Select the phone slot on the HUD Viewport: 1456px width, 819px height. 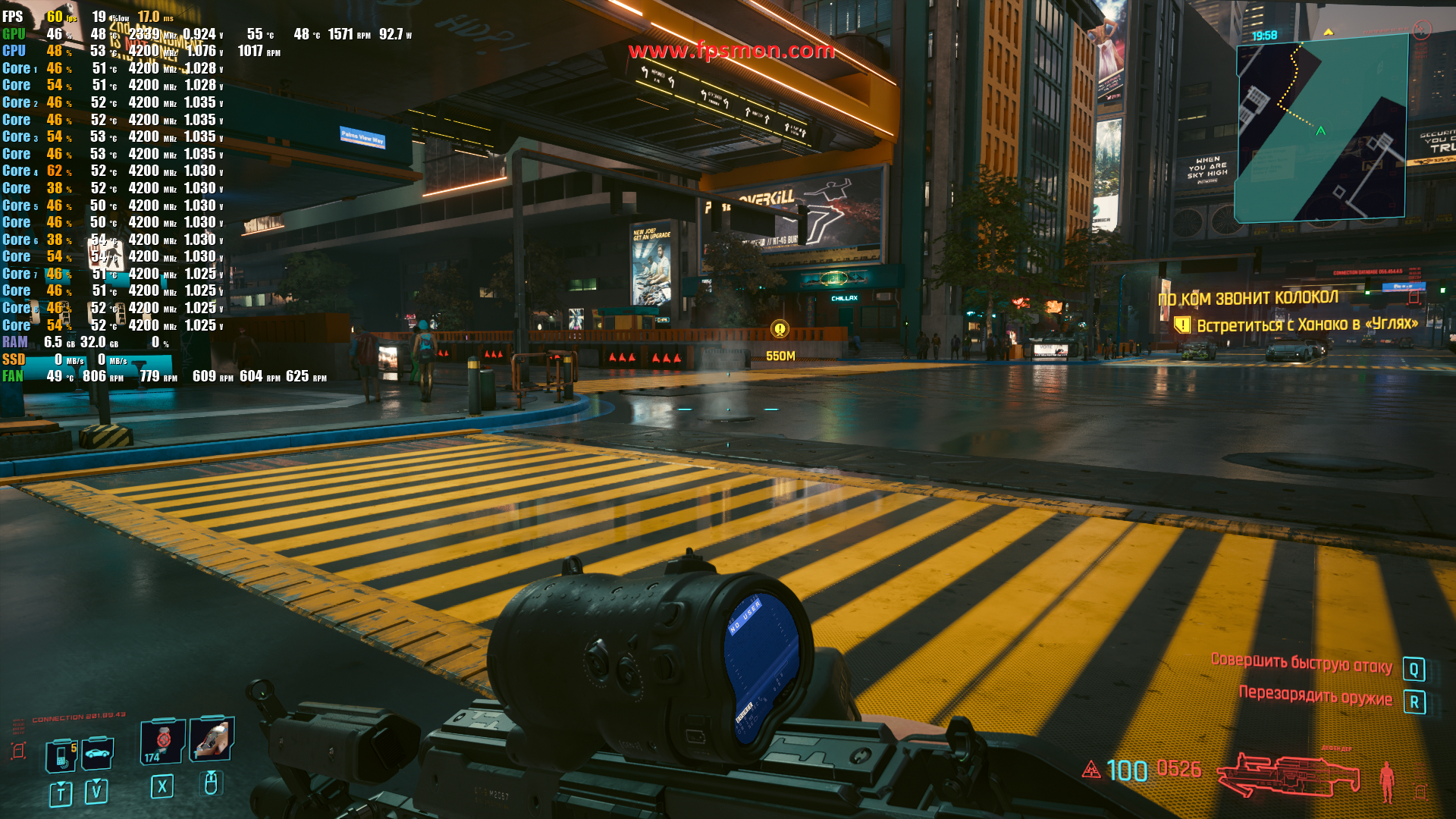61,755
